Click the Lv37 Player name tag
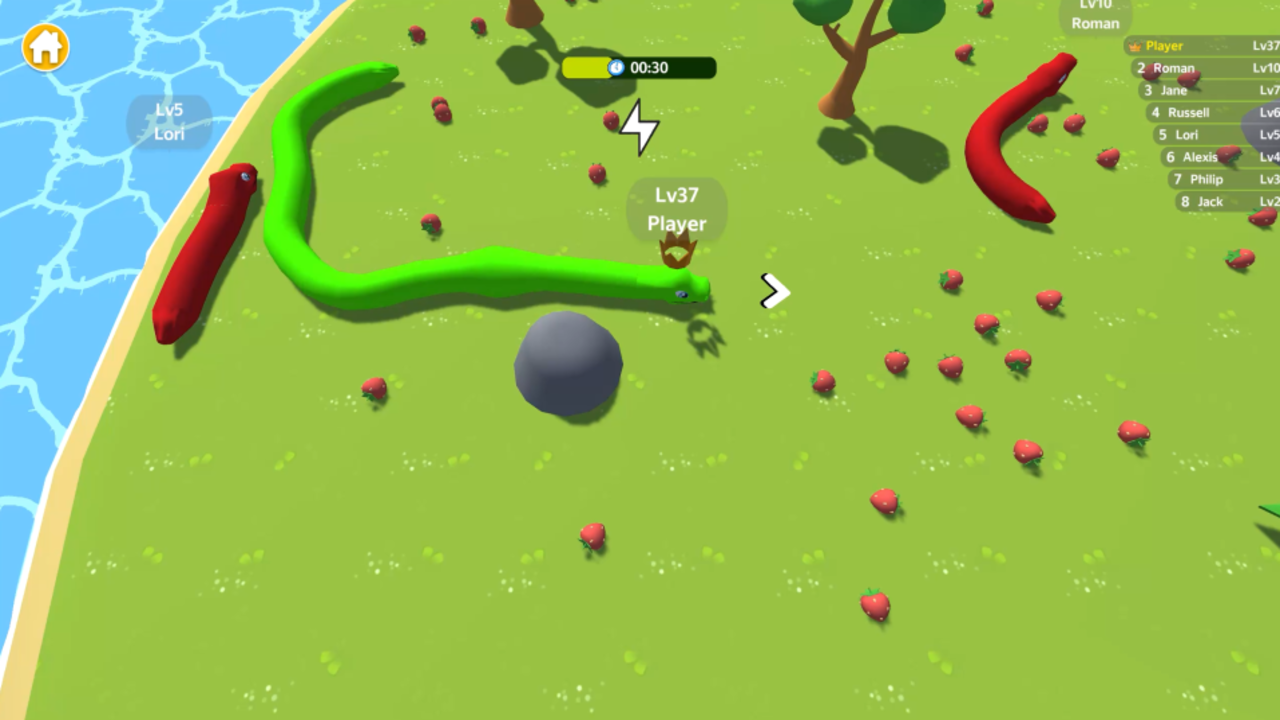The height and width of the screenshot is (720, 1280). click(x=677, y=210)
